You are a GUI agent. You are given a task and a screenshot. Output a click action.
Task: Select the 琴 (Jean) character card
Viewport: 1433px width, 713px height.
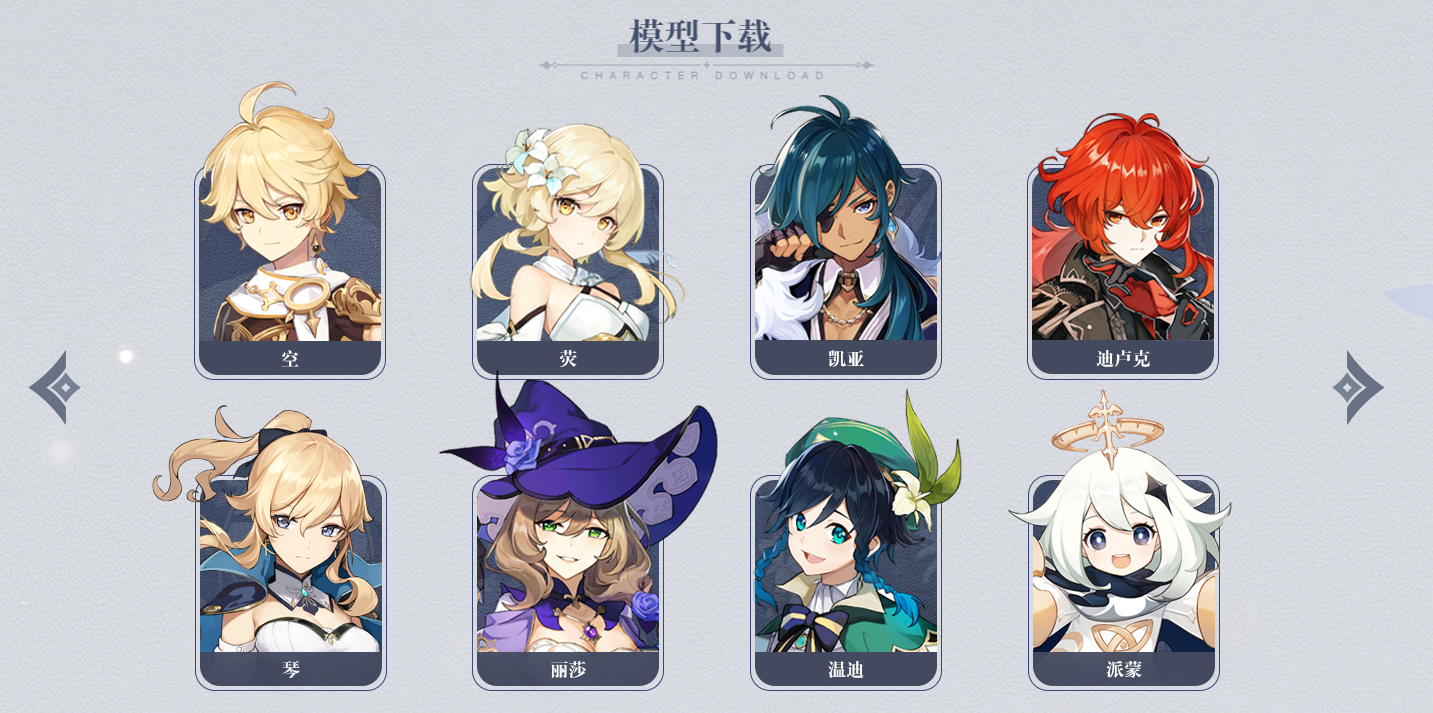click(290, 581)
